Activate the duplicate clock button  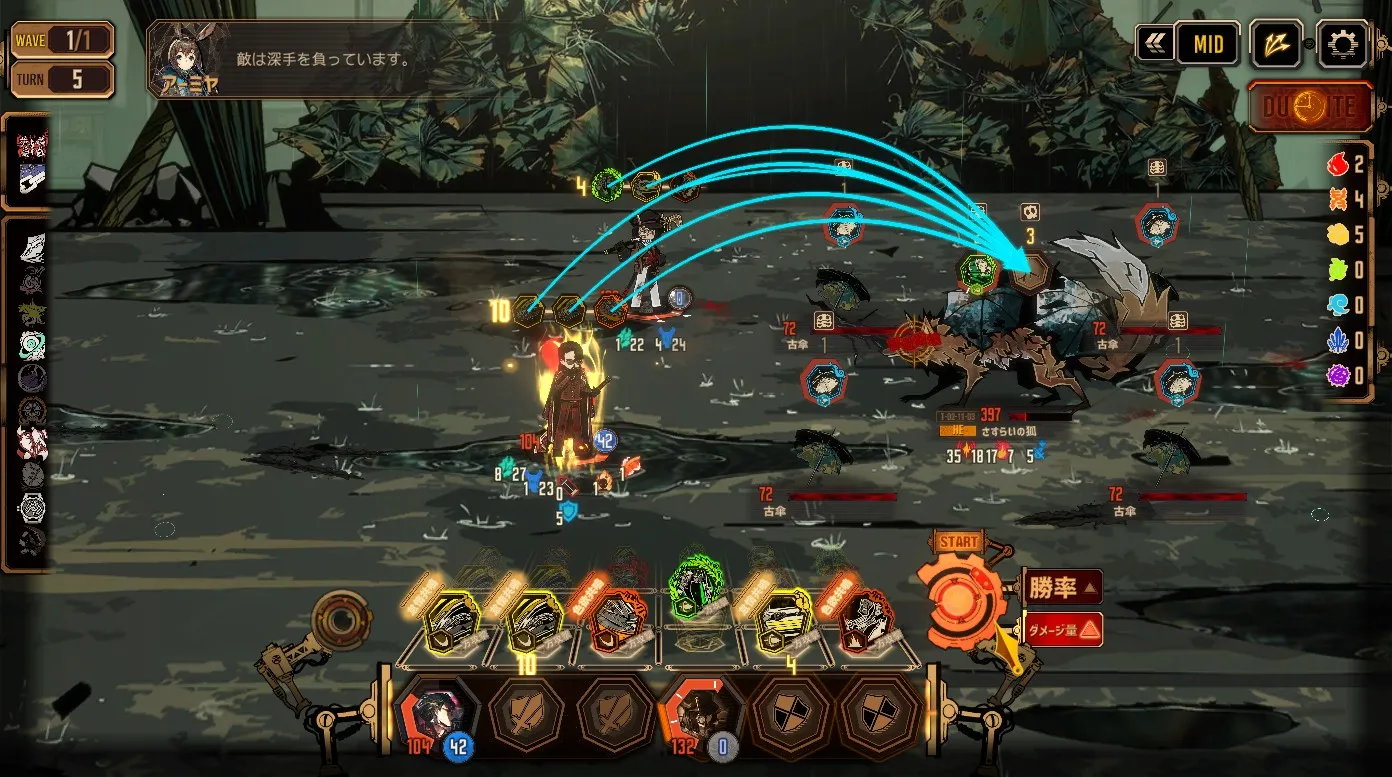1310,107
